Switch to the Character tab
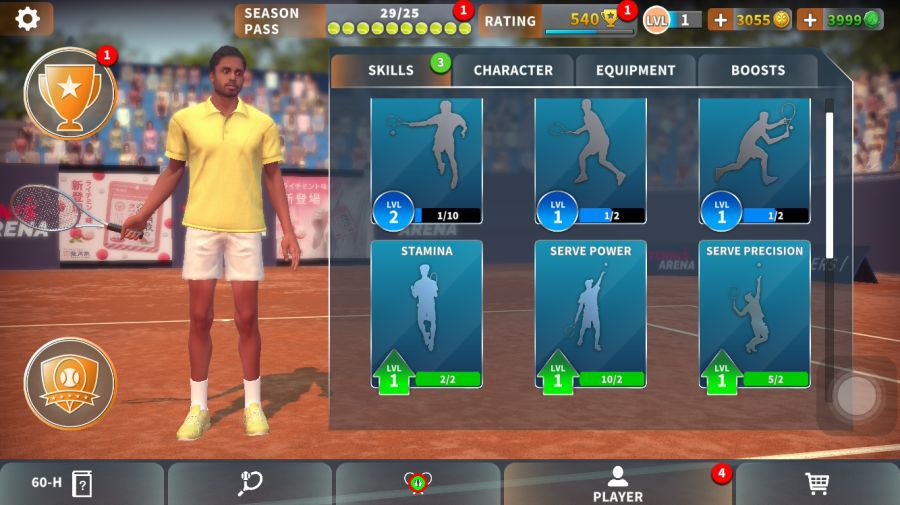 513,71
